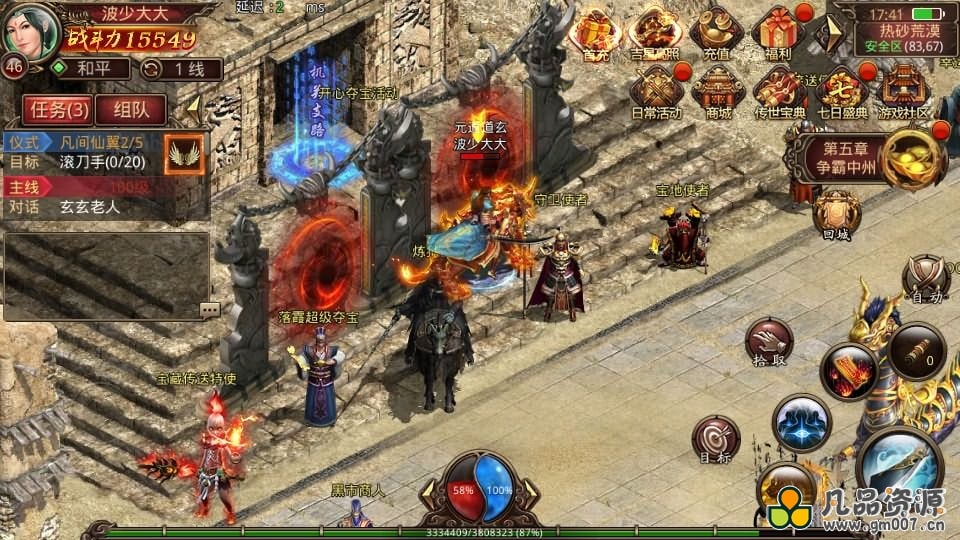
Task: Tap the 拾取 pickup button
Action: [769, 343]
